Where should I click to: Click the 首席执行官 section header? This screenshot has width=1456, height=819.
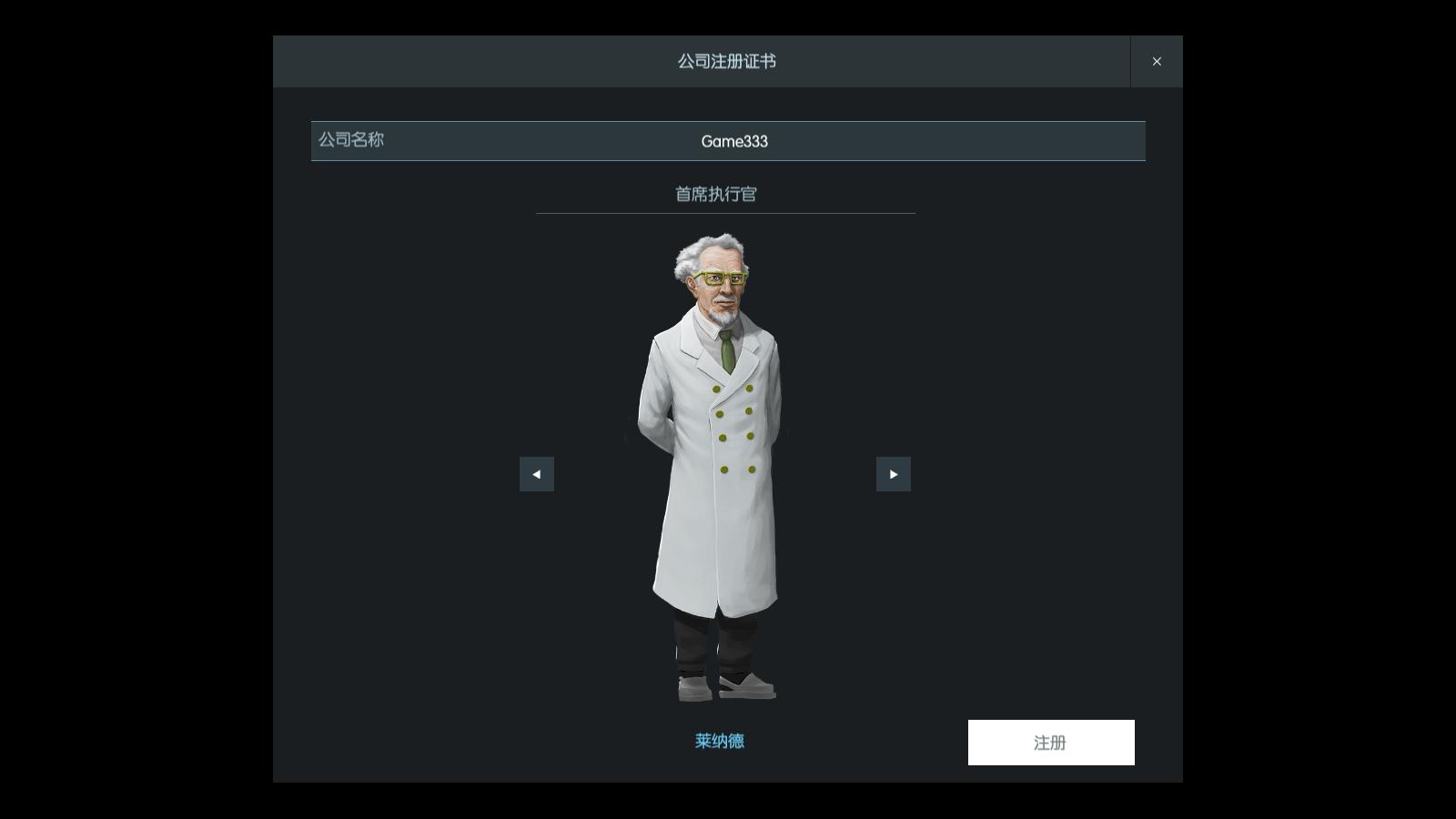pos(718,194)
